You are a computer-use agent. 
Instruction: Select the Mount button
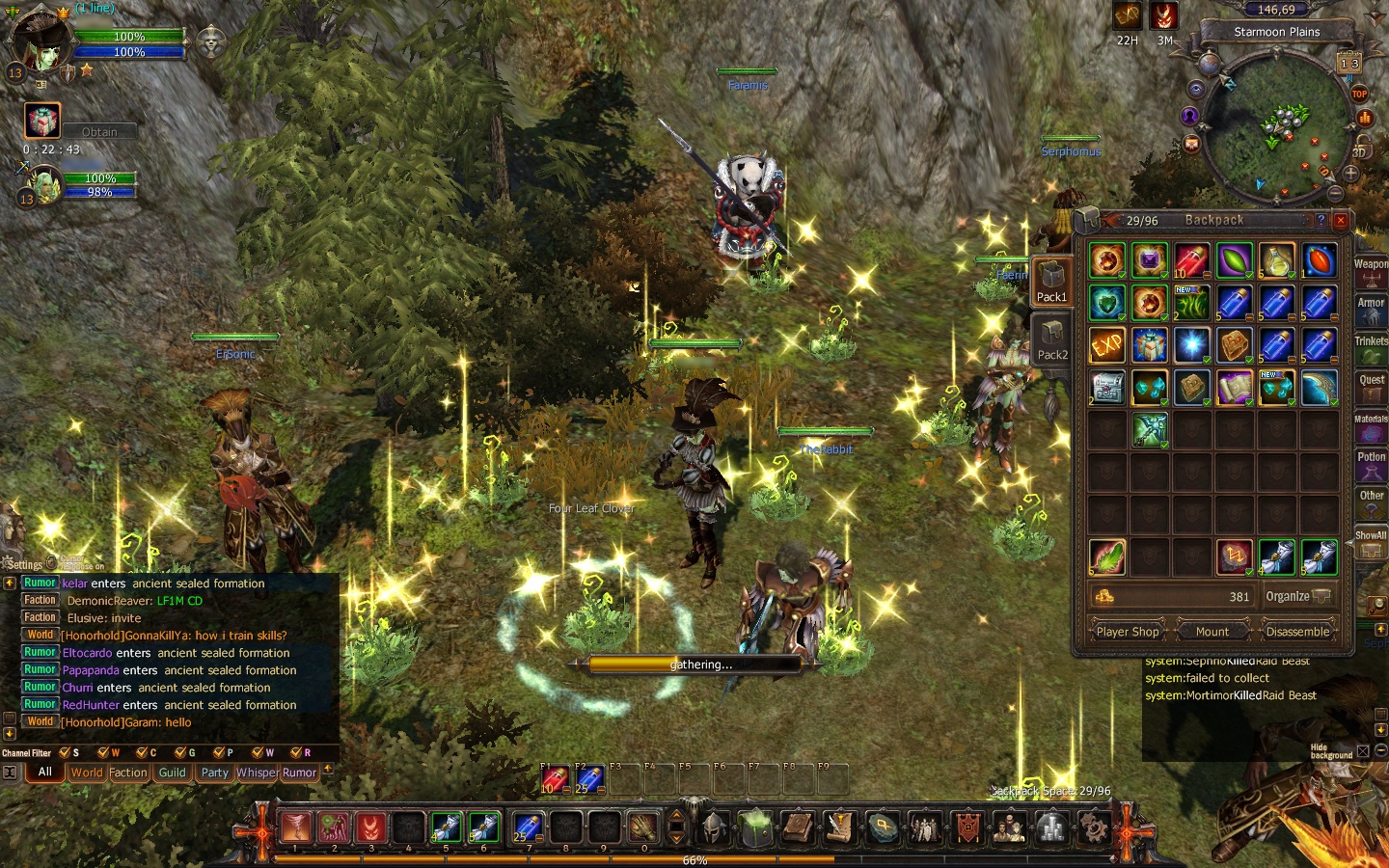[1212, 632]
